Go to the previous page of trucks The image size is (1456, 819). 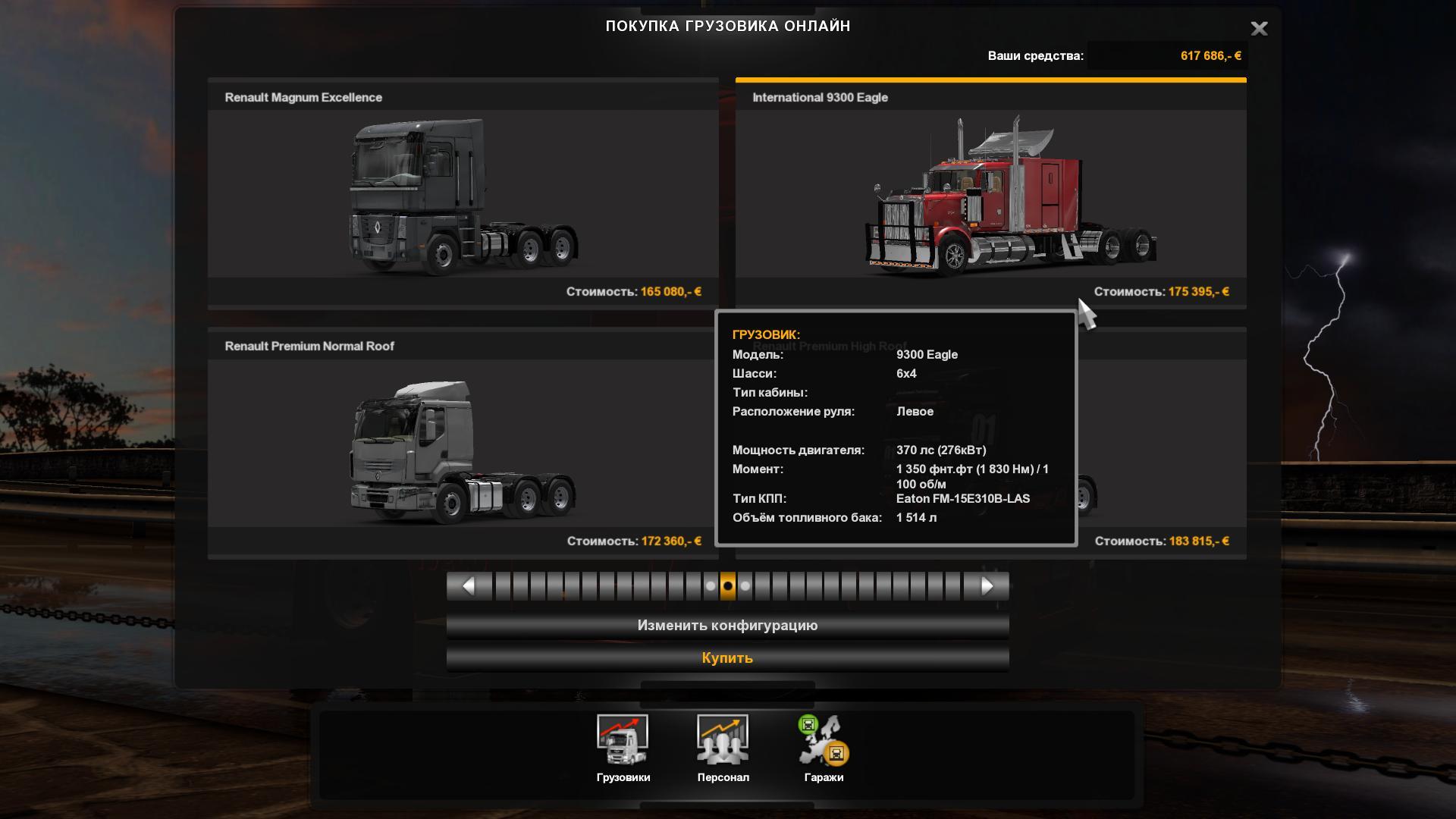click(x=468, y=586)
